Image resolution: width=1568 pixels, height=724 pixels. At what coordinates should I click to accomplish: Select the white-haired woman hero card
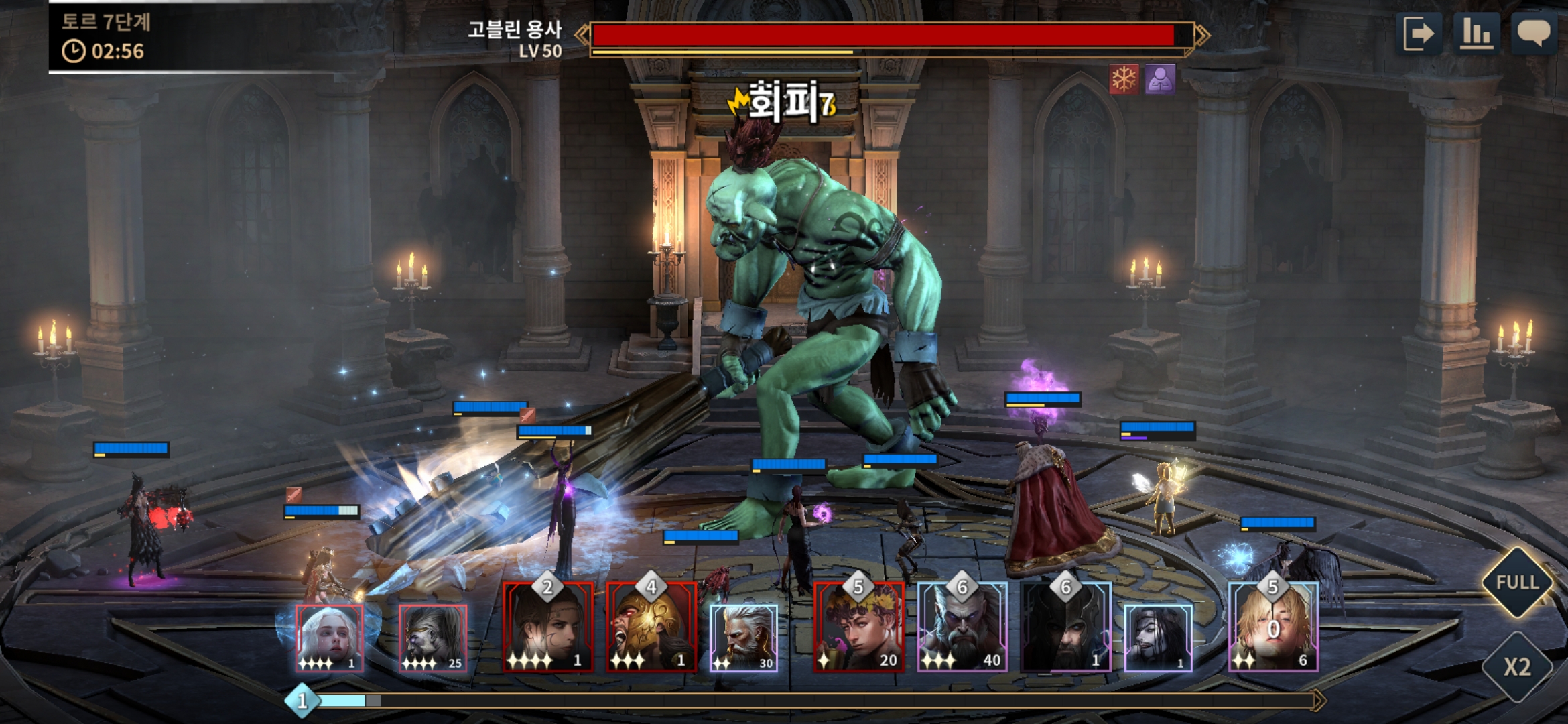[330, 637]
